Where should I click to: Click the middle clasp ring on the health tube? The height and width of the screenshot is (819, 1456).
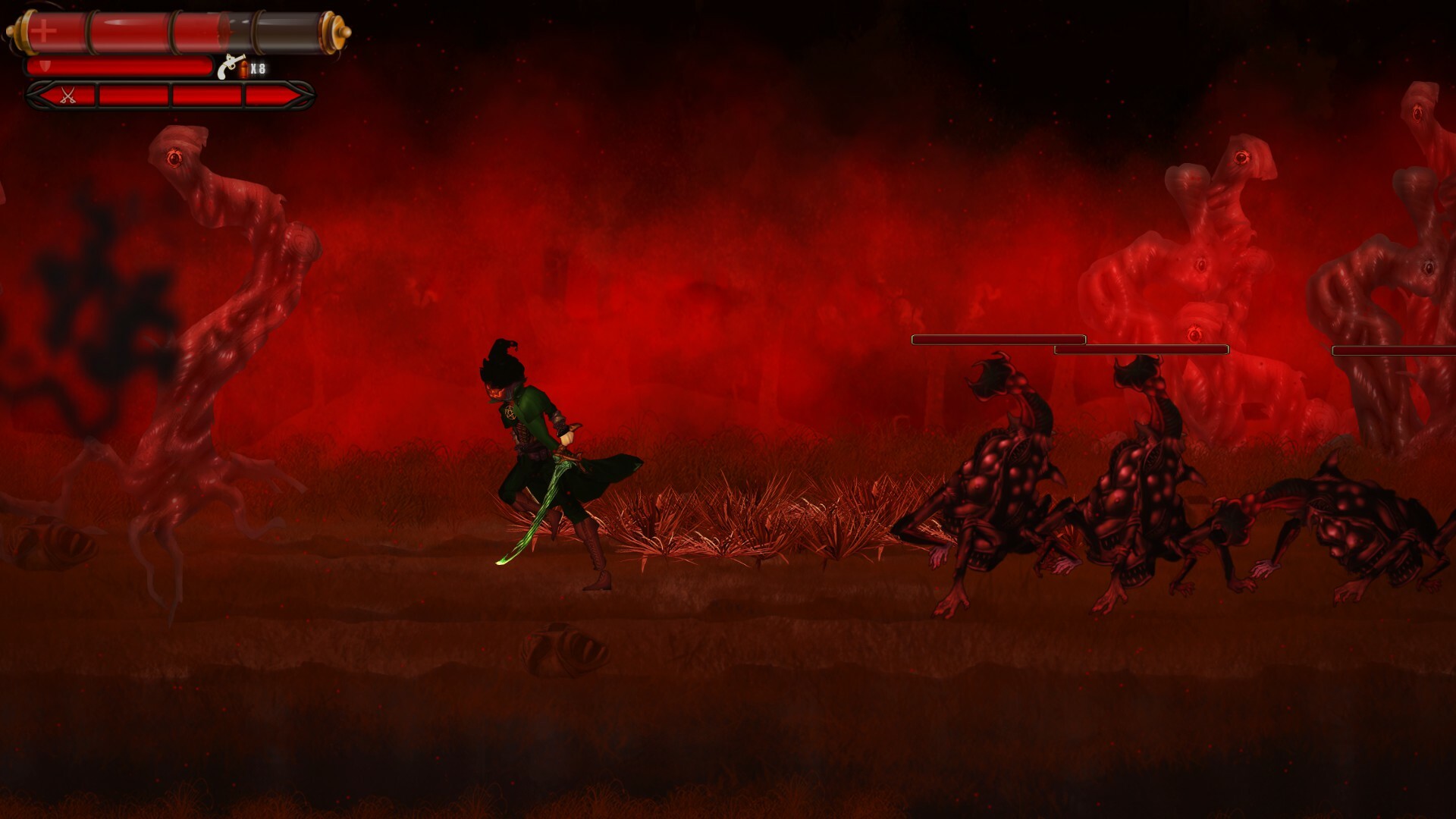tap(174, 32)
